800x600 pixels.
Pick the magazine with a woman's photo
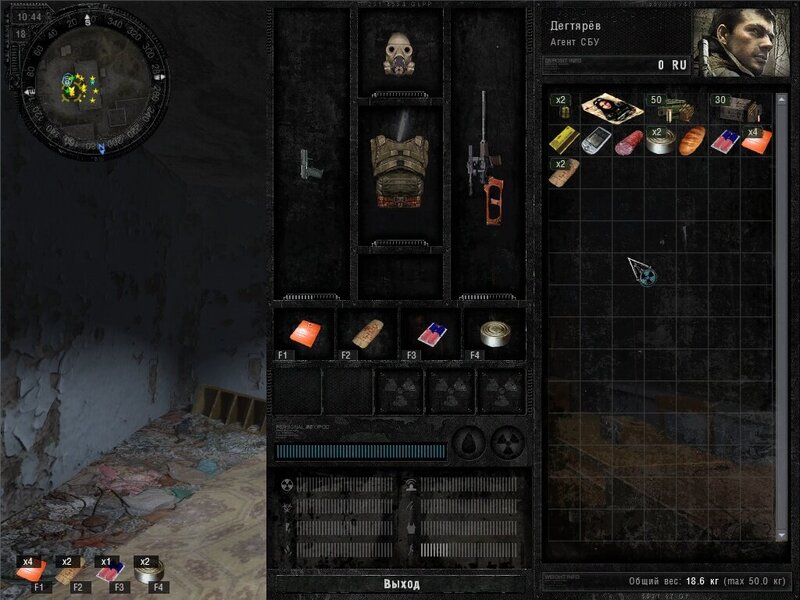click(x=613, y=108)
